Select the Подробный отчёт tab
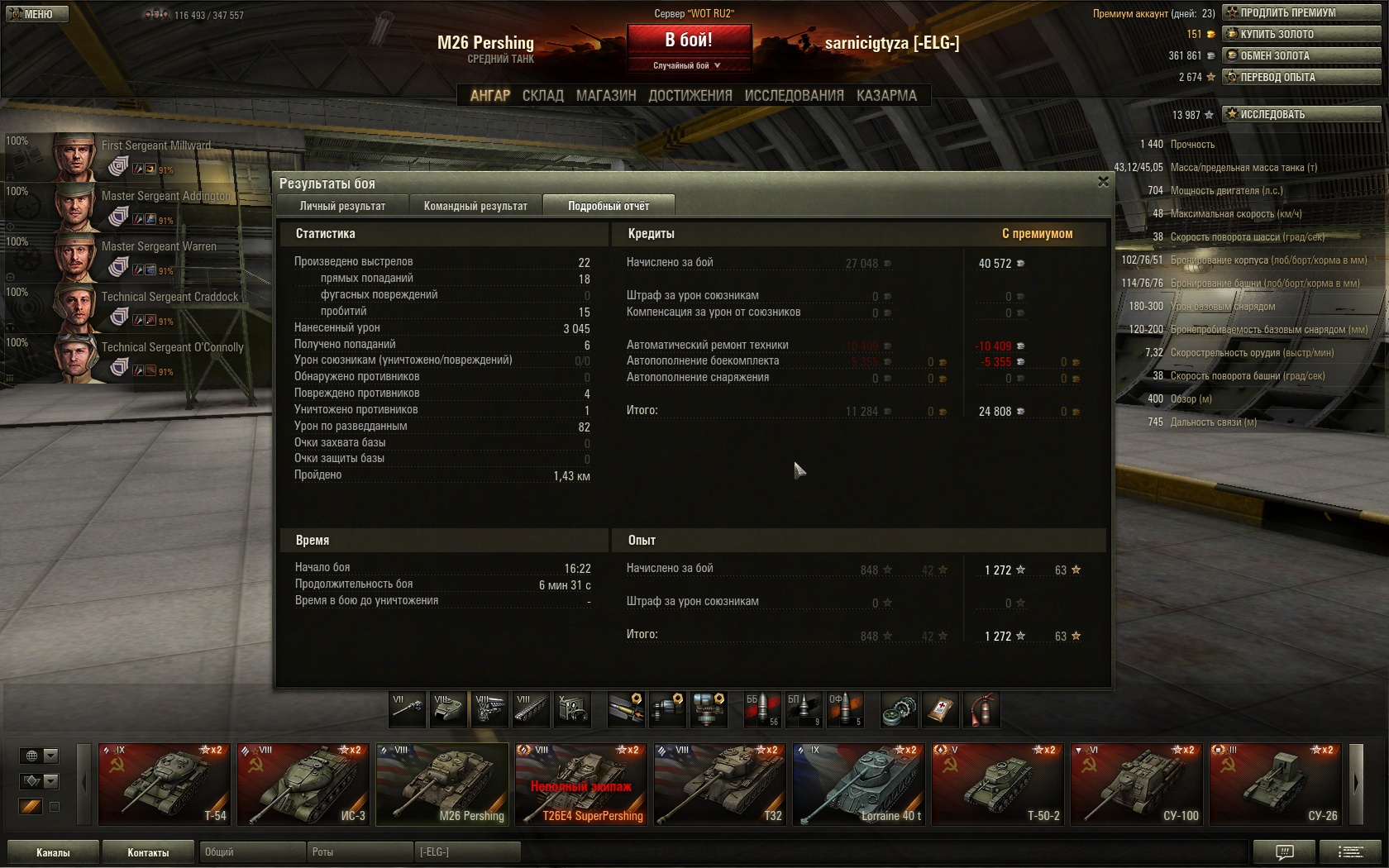 tap(609, 206)
